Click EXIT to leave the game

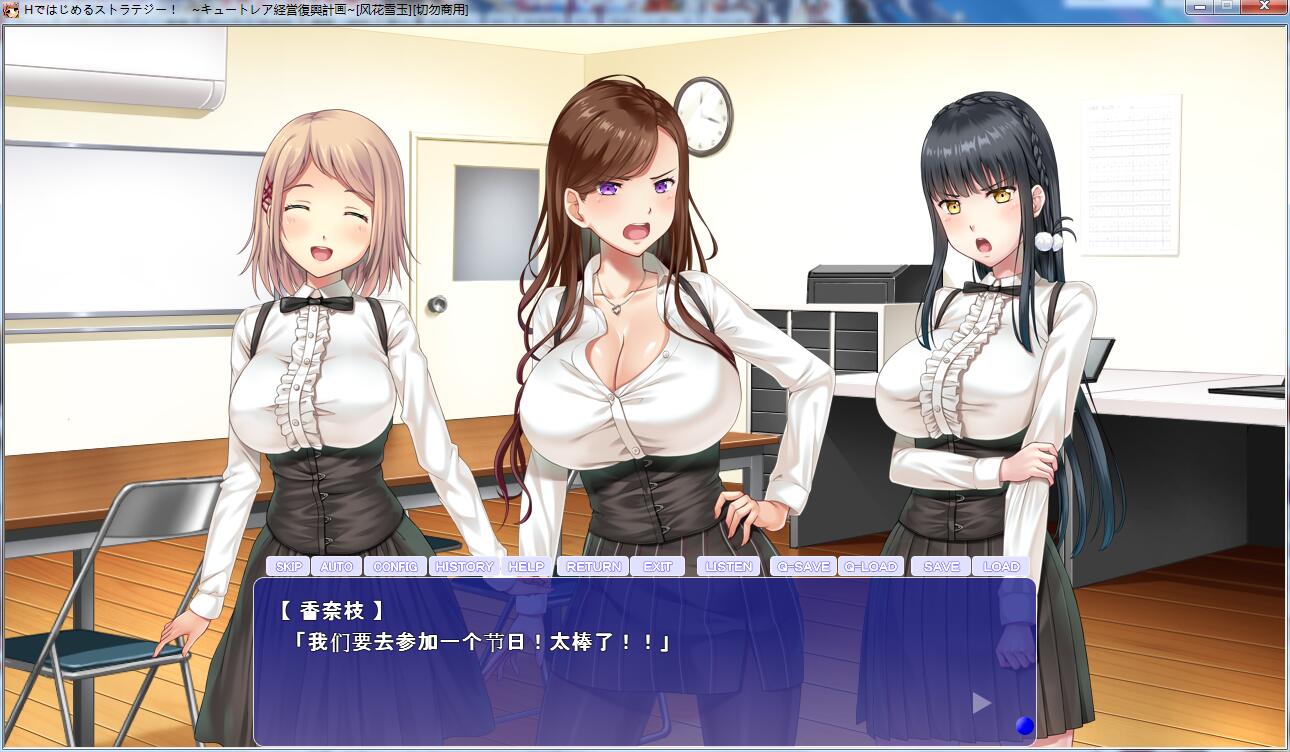[x=658, y=566]
